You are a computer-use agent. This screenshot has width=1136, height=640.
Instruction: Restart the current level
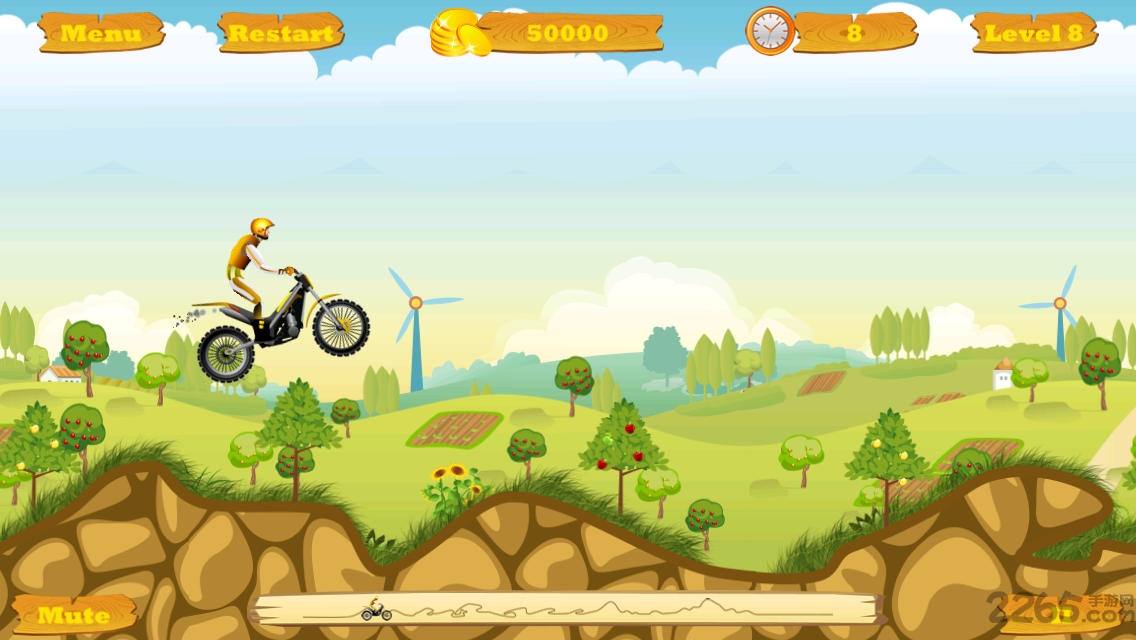pyautogui.click(x=279, y=33)
